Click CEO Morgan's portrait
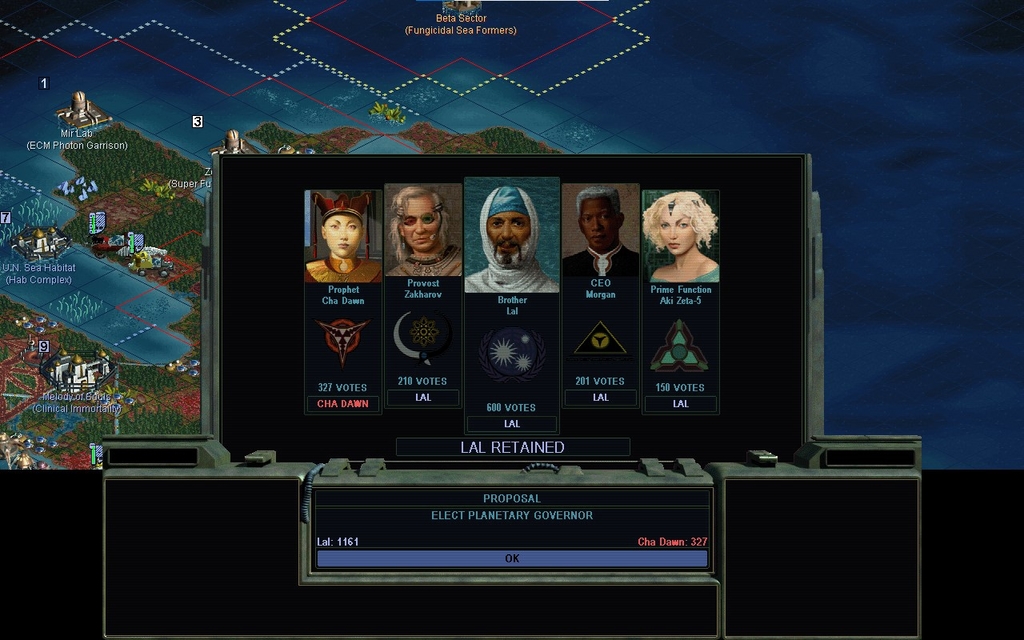Image resolution: width=1024 pixels, height=640 pixels. pyautogui.click(x=600, y=231)
